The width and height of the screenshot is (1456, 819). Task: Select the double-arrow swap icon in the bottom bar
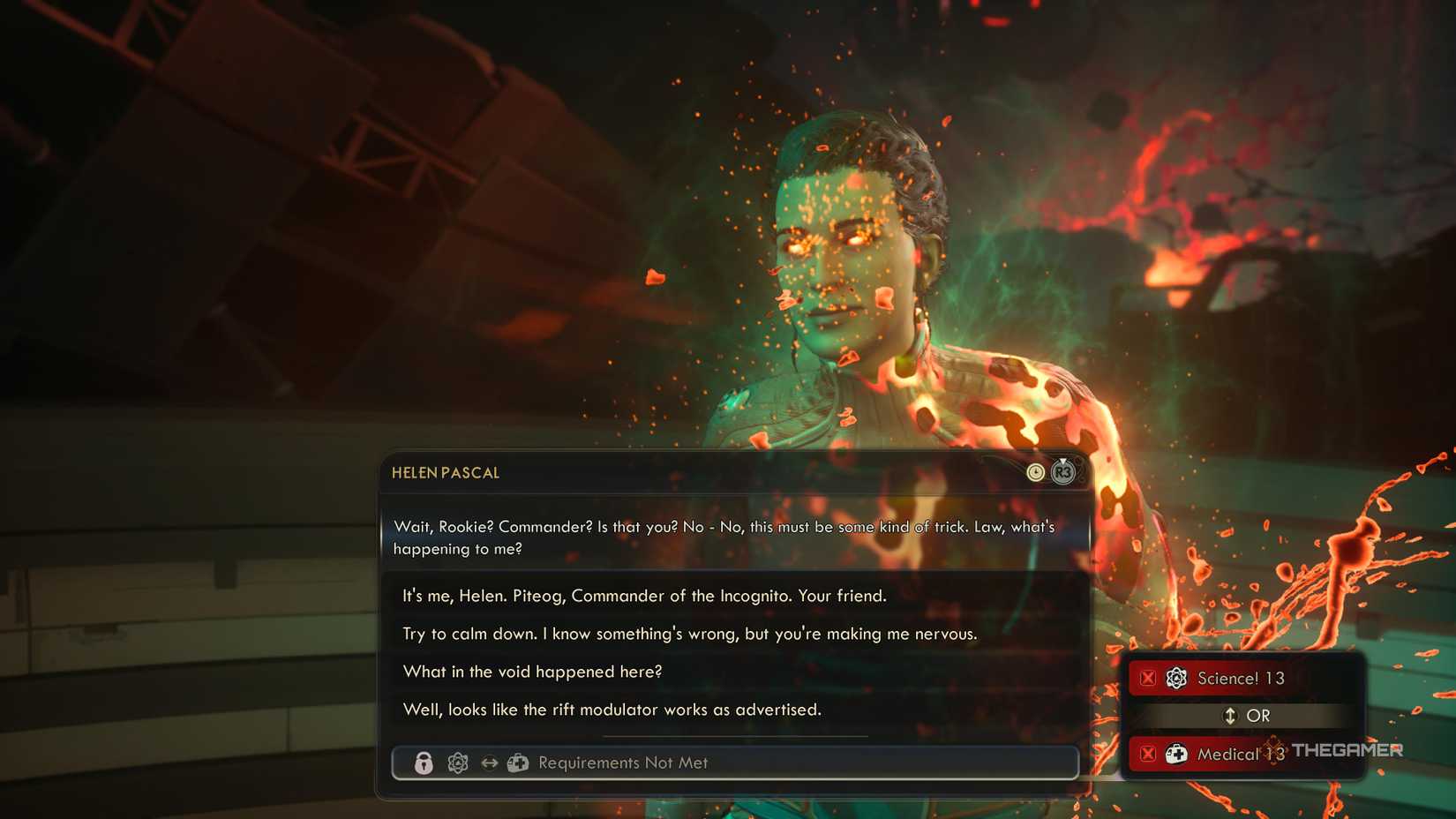pos(488,763)
